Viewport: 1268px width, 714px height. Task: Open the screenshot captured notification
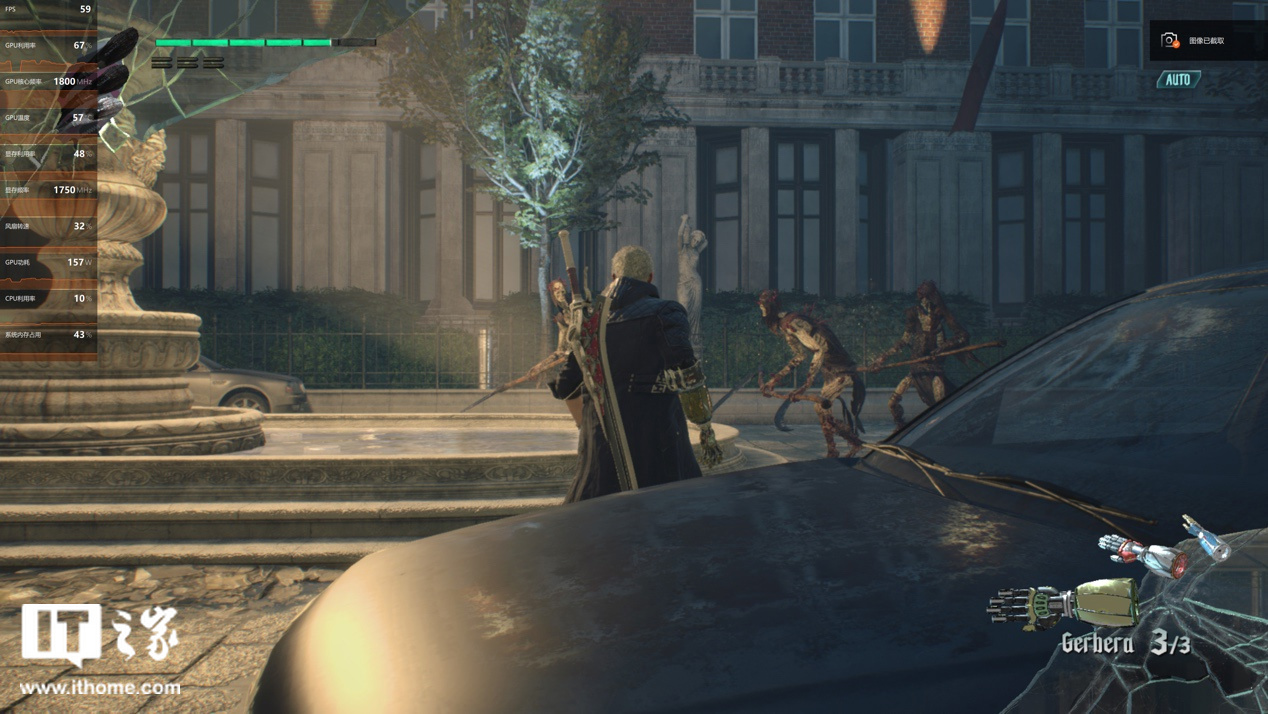point(1206,41)
